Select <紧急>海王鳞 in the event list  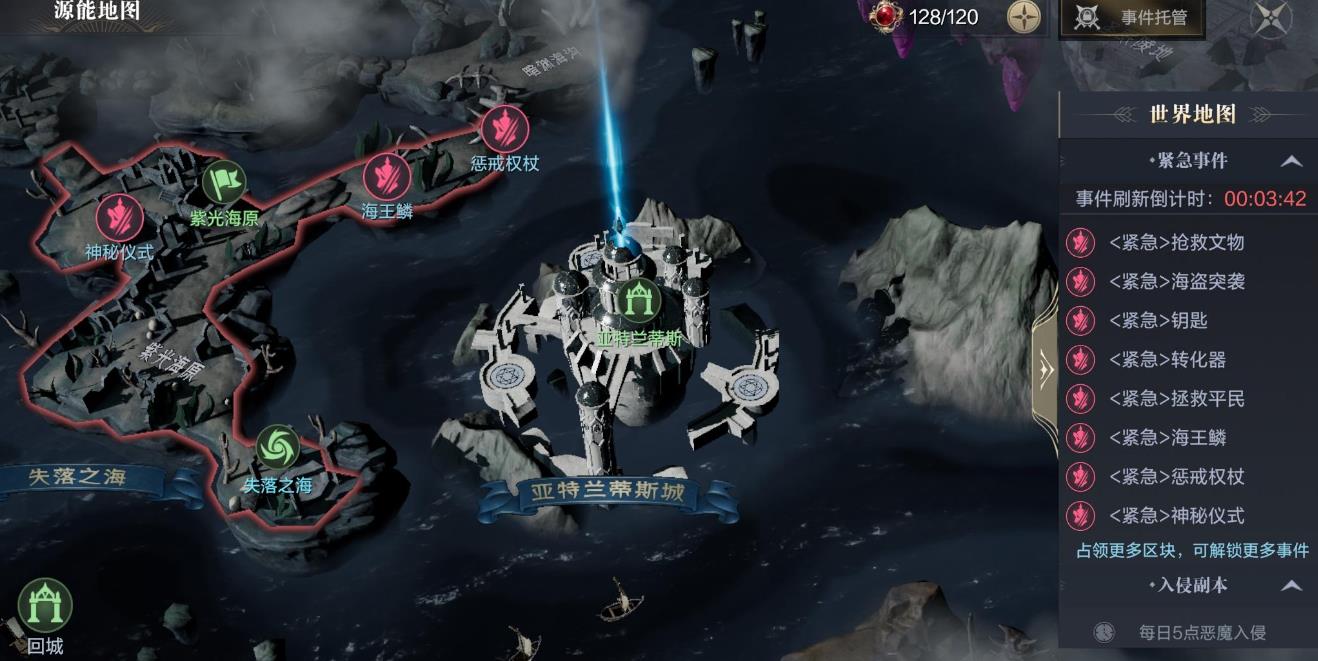[x=1166, y=438]
